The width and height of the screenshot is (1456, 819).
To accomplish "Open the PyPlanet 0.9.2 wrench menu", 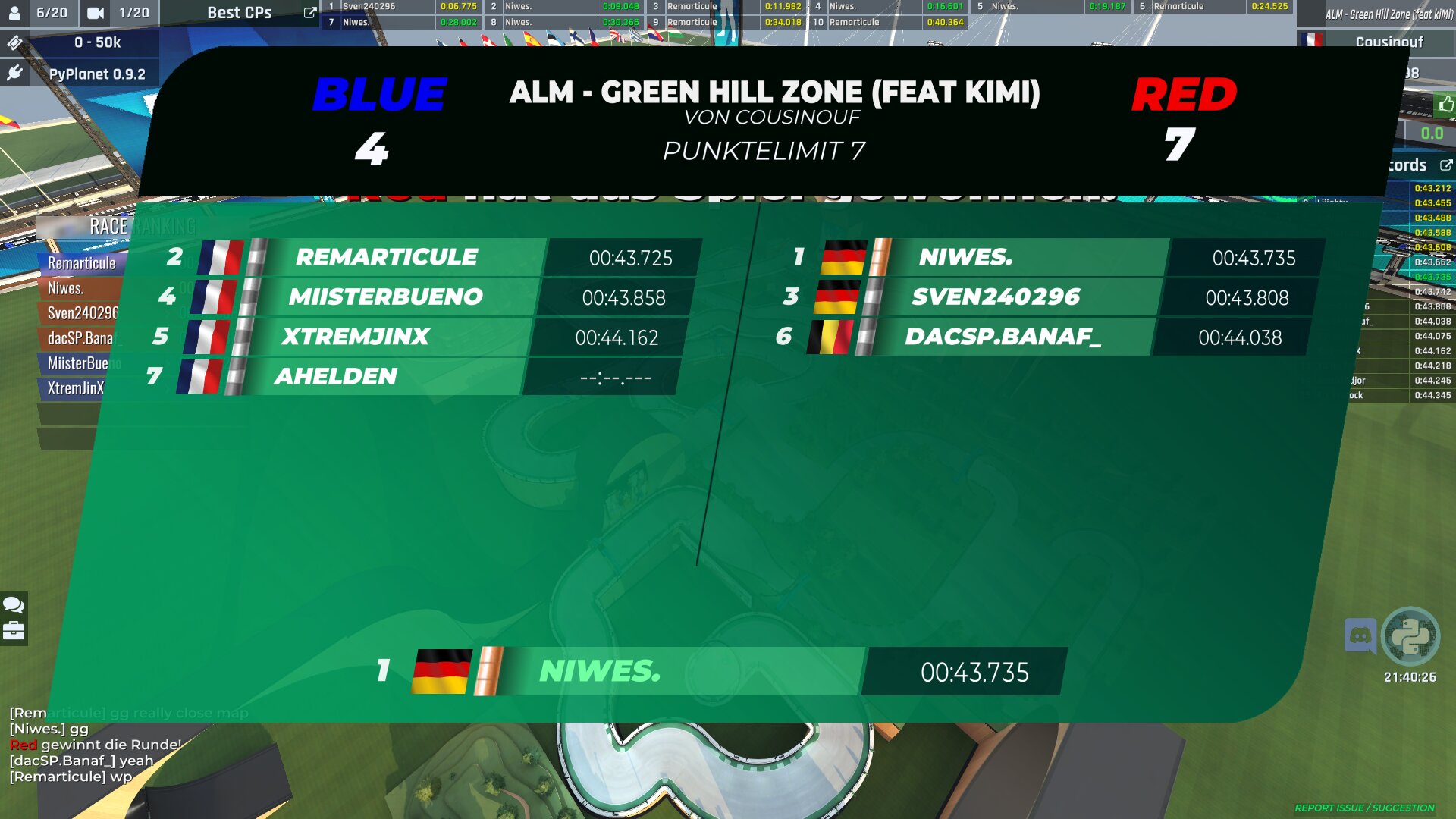I will [x=14, y=74].
